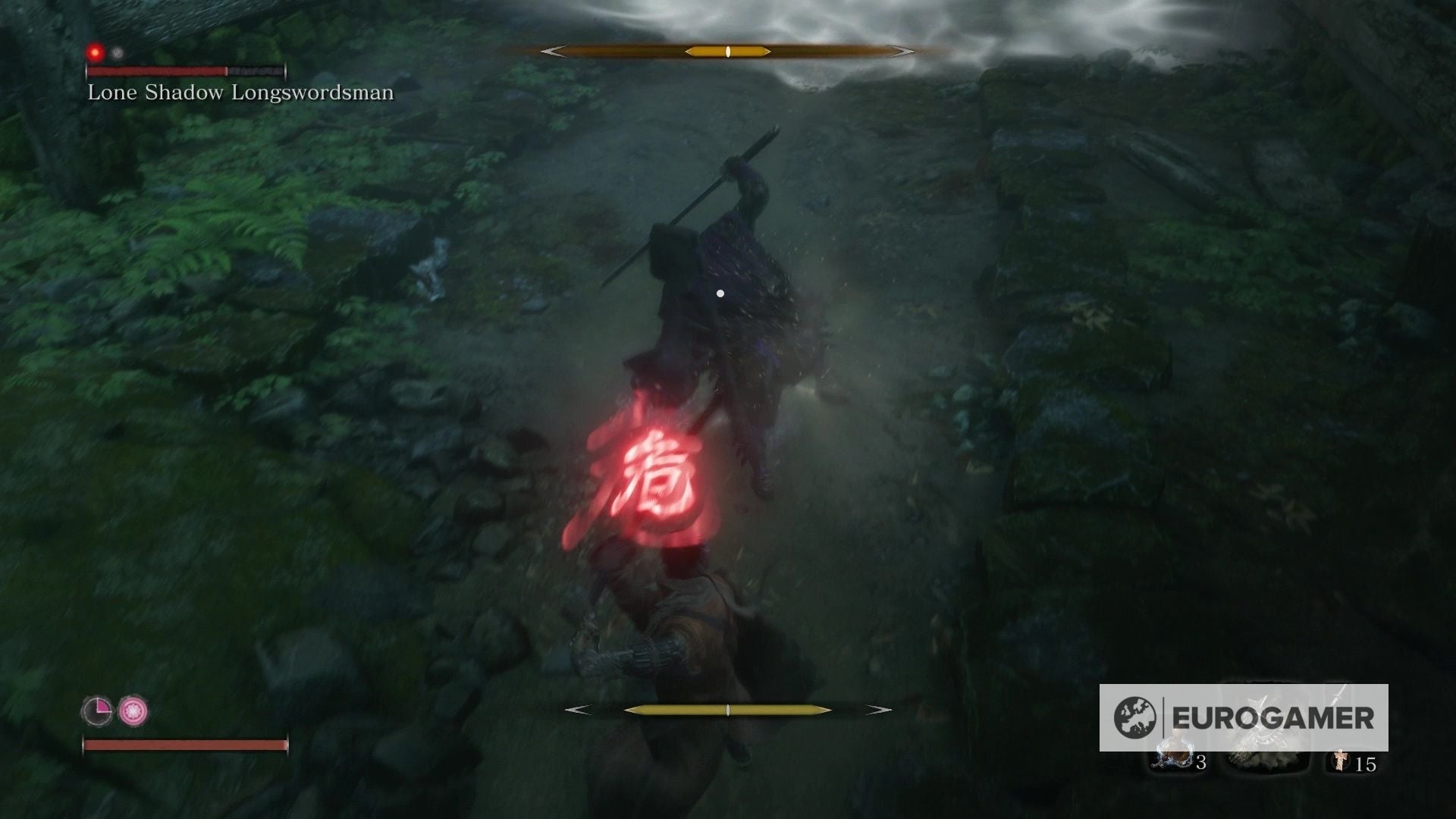Select the Lone Shadow Longswordsman name label
Viewport: 1456px width, 819px height.
click(240, 93)
